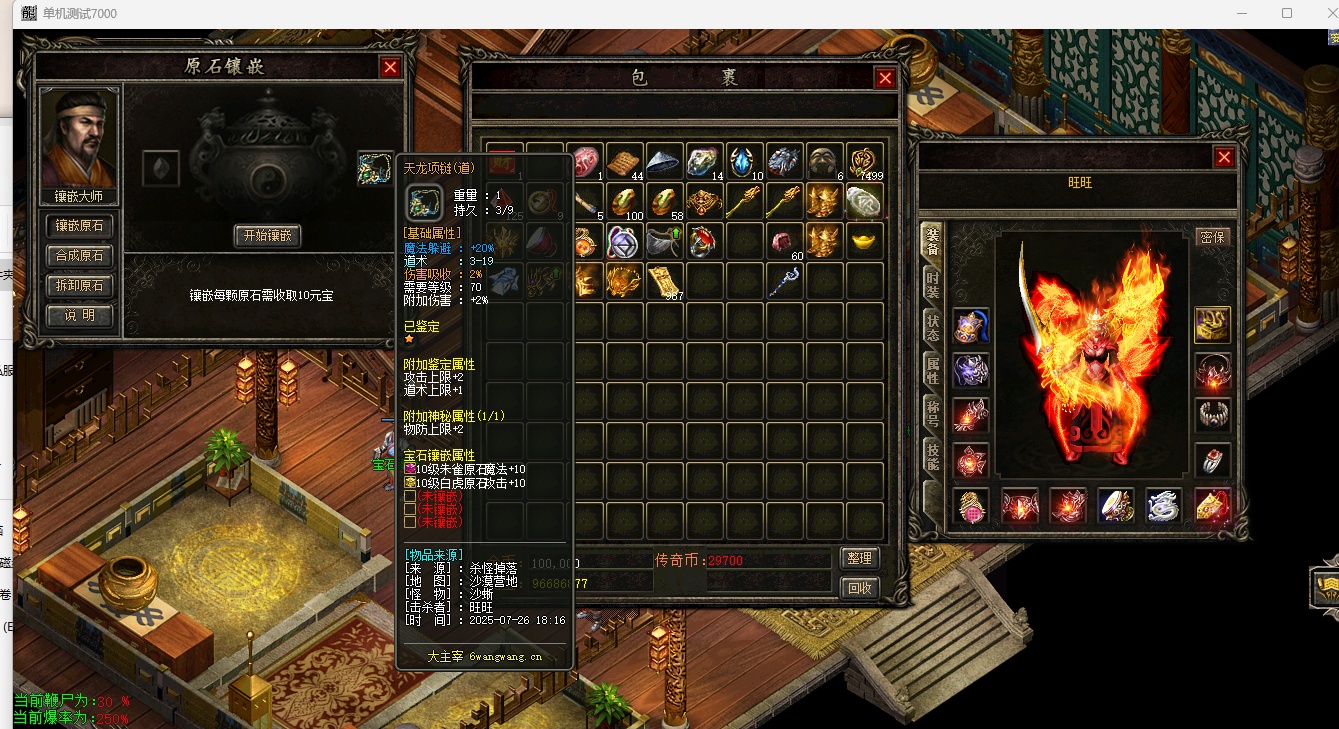The height and width of the screenshot is (729, 1339).
Task: Close the 包裹 inventory window
Action: point(885,78)
